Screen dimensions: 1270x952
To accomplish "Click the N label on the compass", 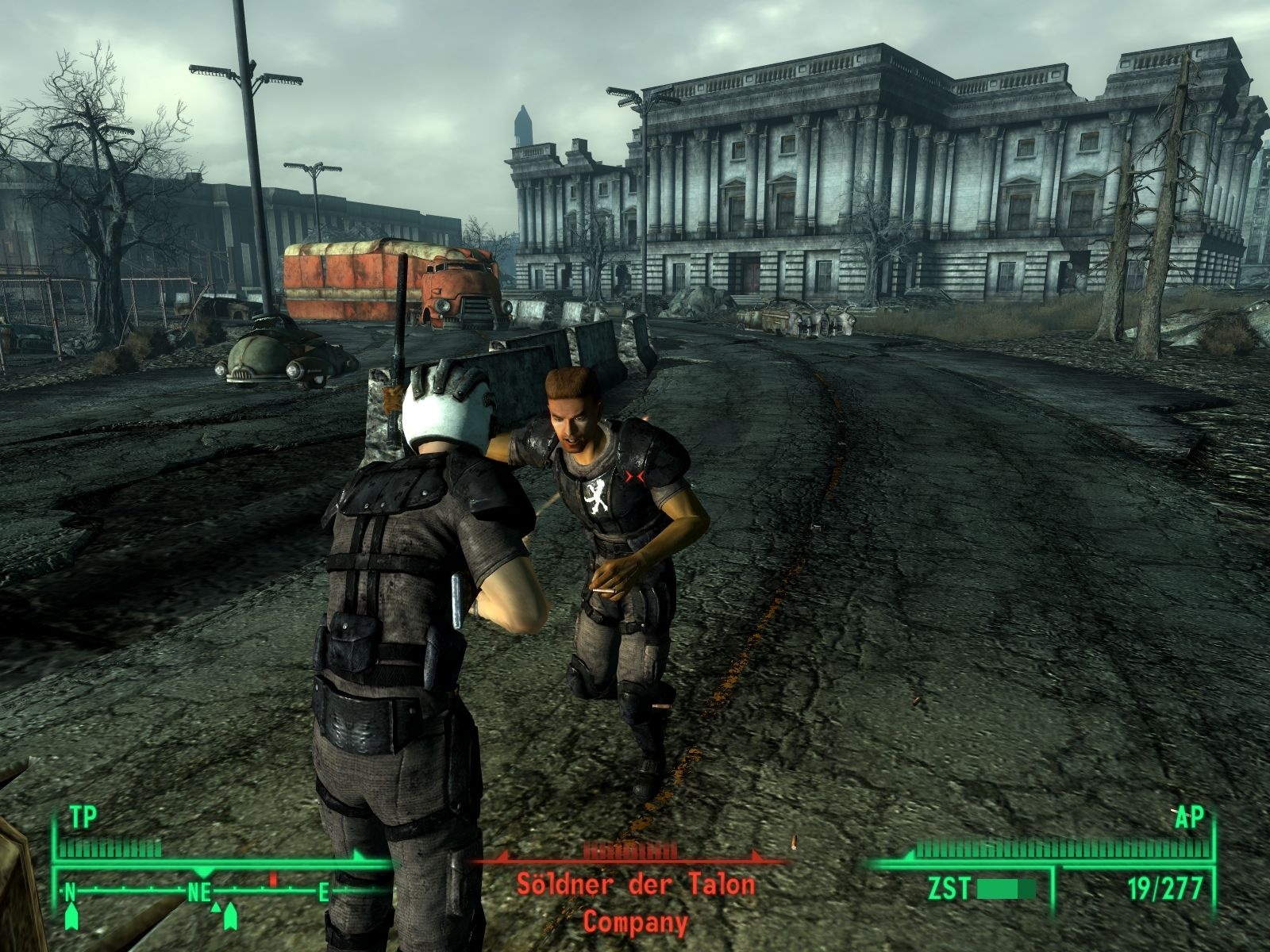I will 71,891.
